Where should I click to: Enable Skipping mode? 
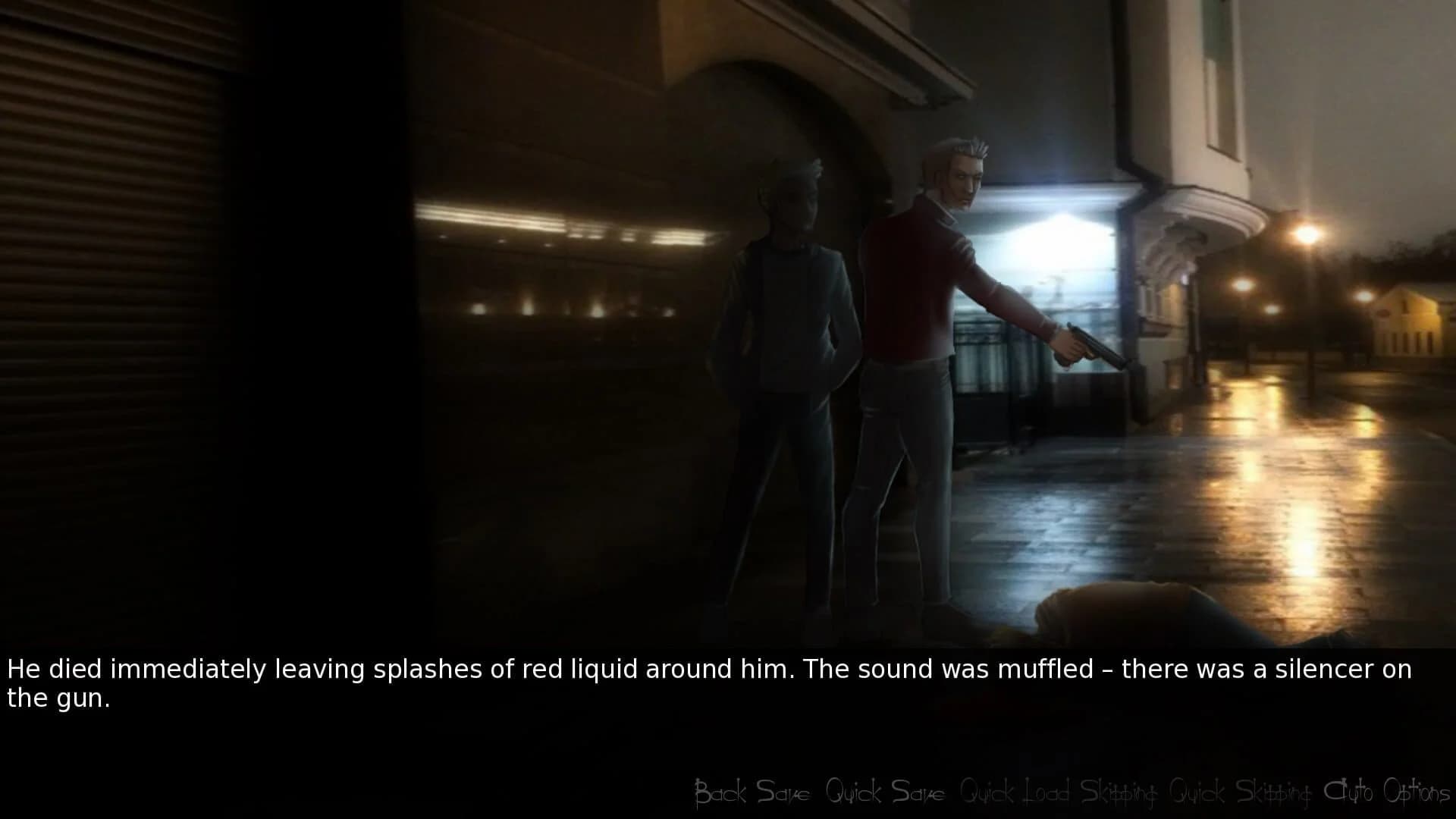(1120, 792)
